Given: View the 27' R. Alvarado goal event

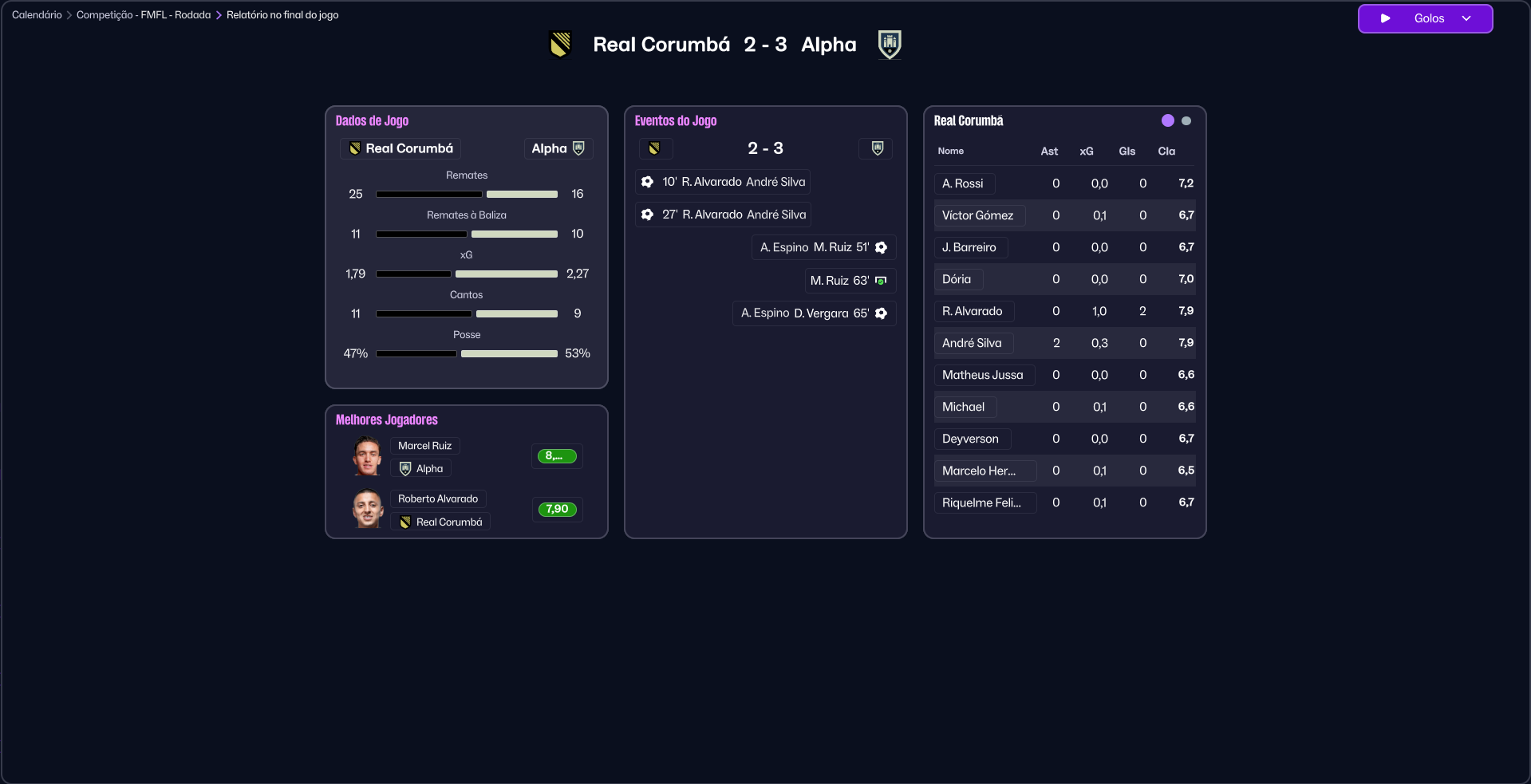Looking at the screenshot, I should point(723,215).
